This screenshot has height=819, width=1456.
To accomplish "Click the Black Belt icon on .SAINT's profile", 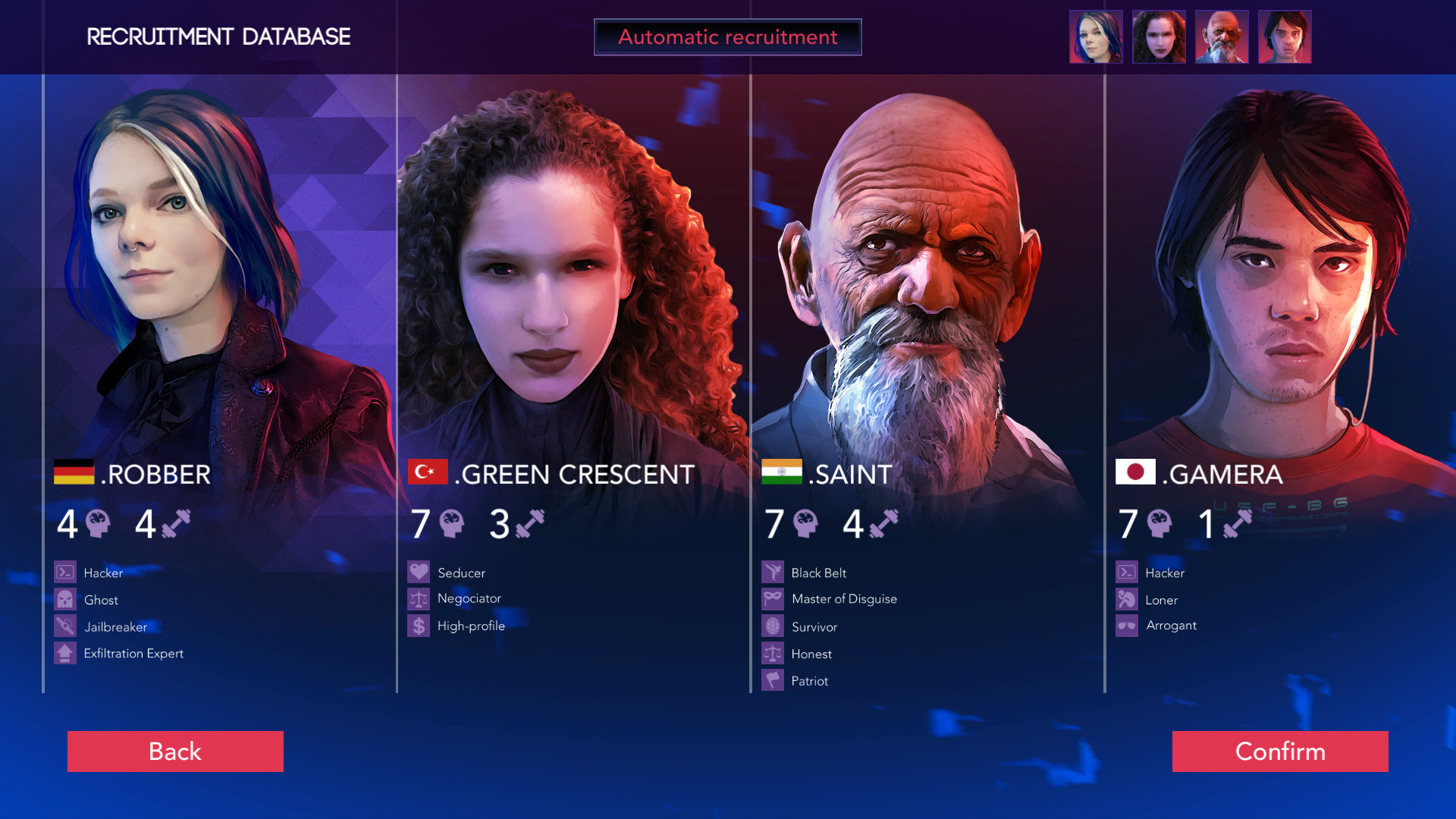I will [x=771, y=573].
